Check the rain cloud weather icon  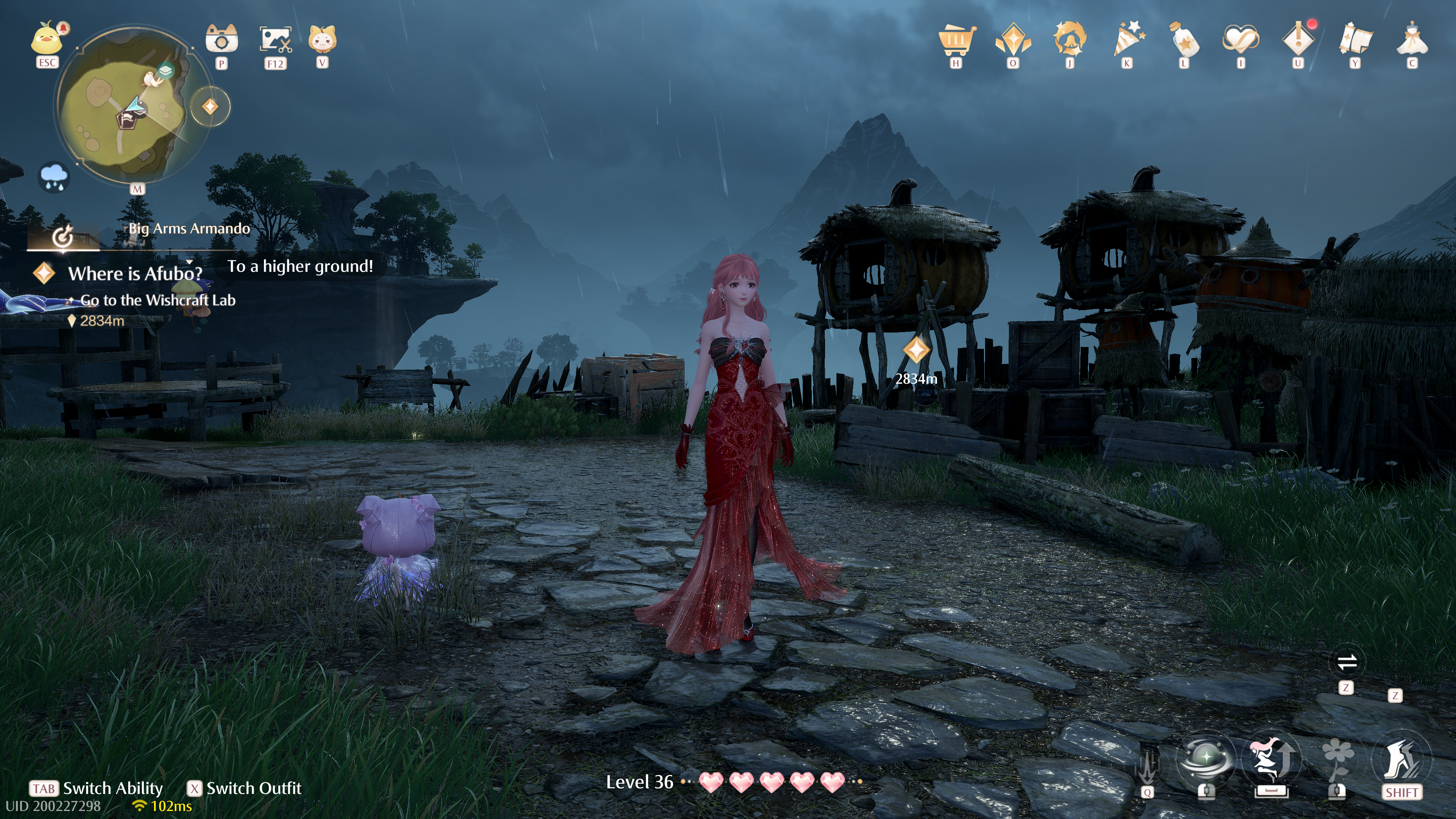pyautogui.click(x=54, y=177)
